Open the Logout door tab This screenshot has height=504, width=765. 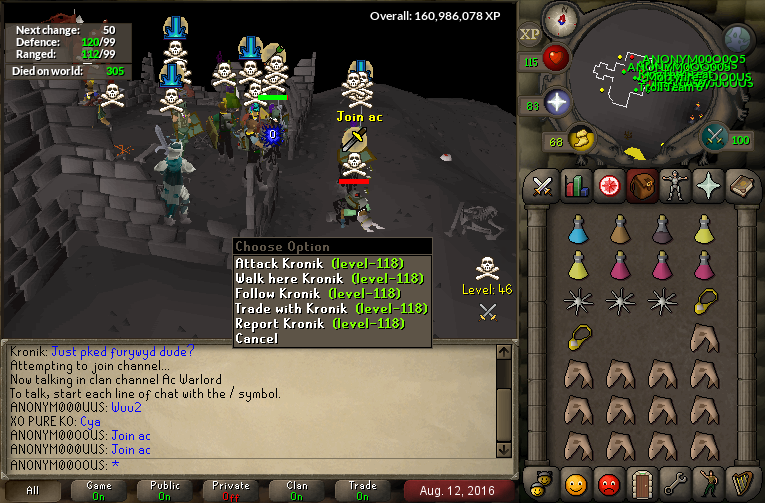pos(642,482)
